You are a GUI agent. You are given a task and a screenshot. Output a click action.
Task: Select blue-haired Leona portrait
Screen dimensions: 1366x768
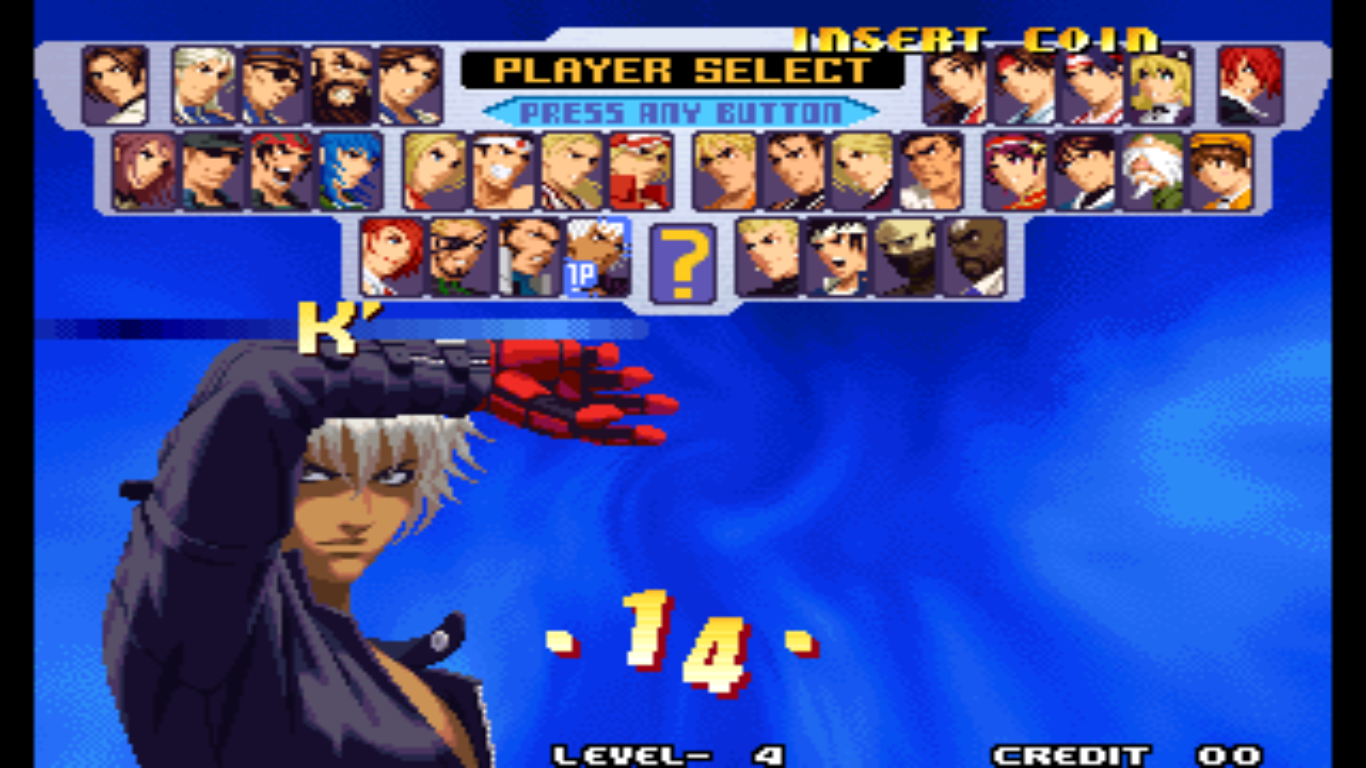point(350,171)
